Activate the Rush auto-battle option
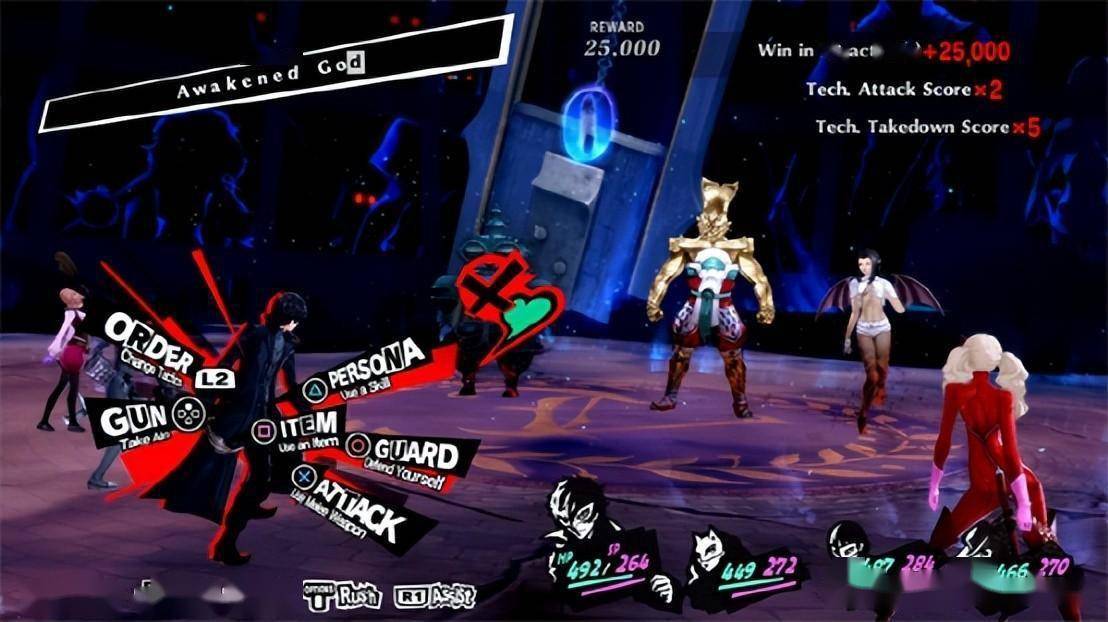1108x622 pixels. (x=343, y=595)
